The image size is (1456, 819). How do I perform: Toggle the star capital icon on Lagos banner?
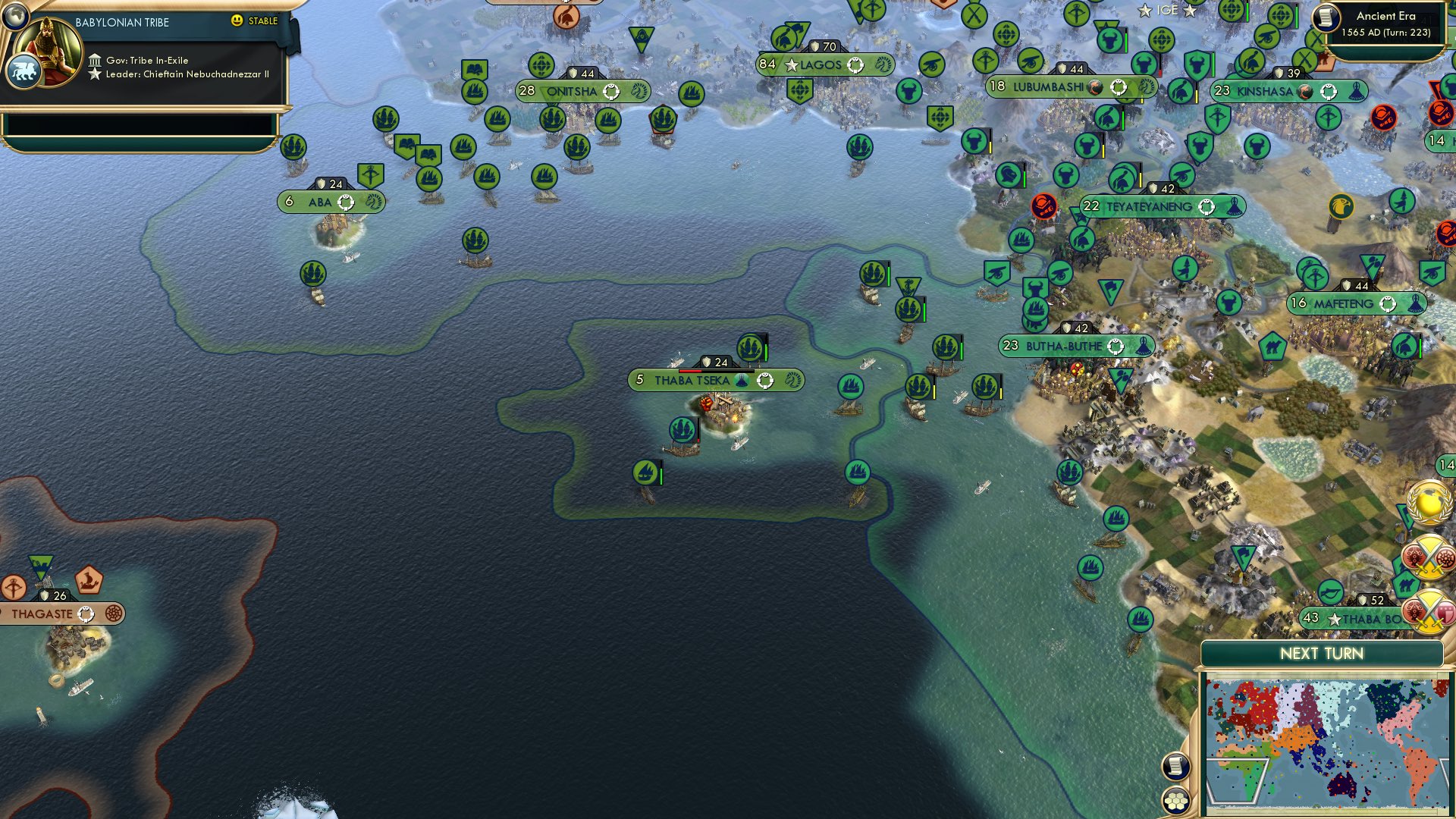[791, 65]
